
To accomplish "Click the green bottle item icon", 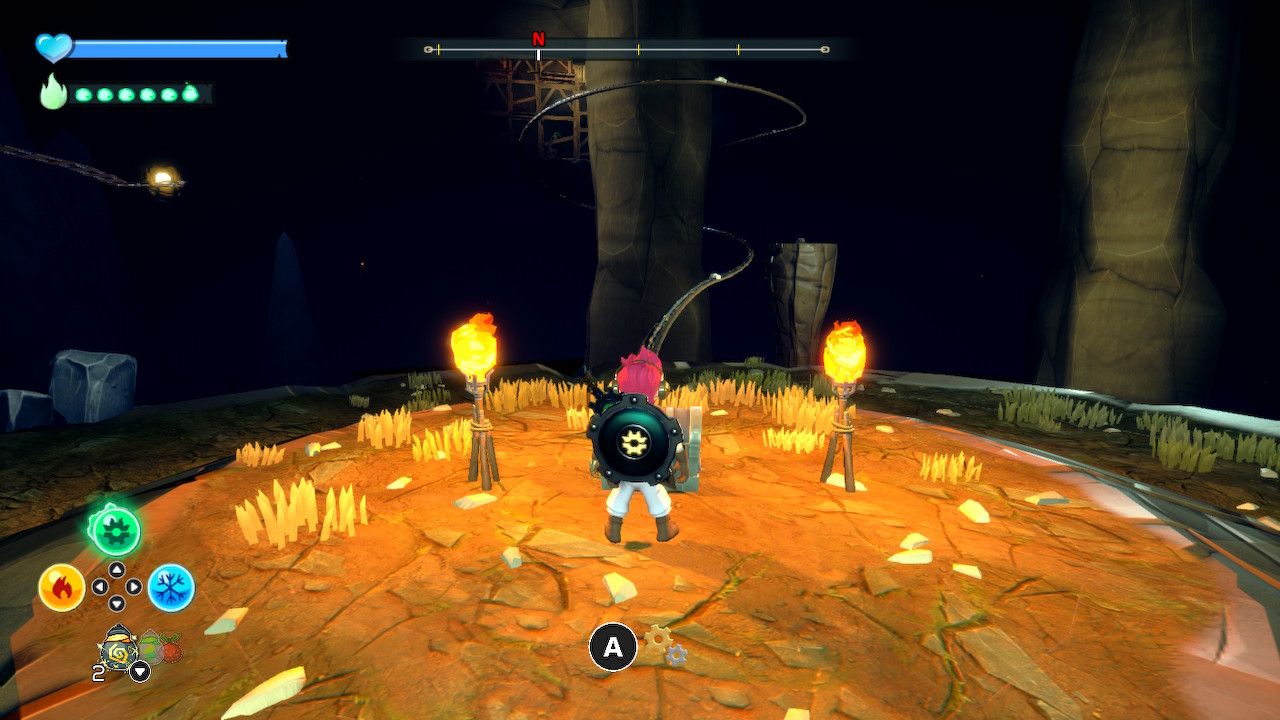I will (x=151, y=648).
